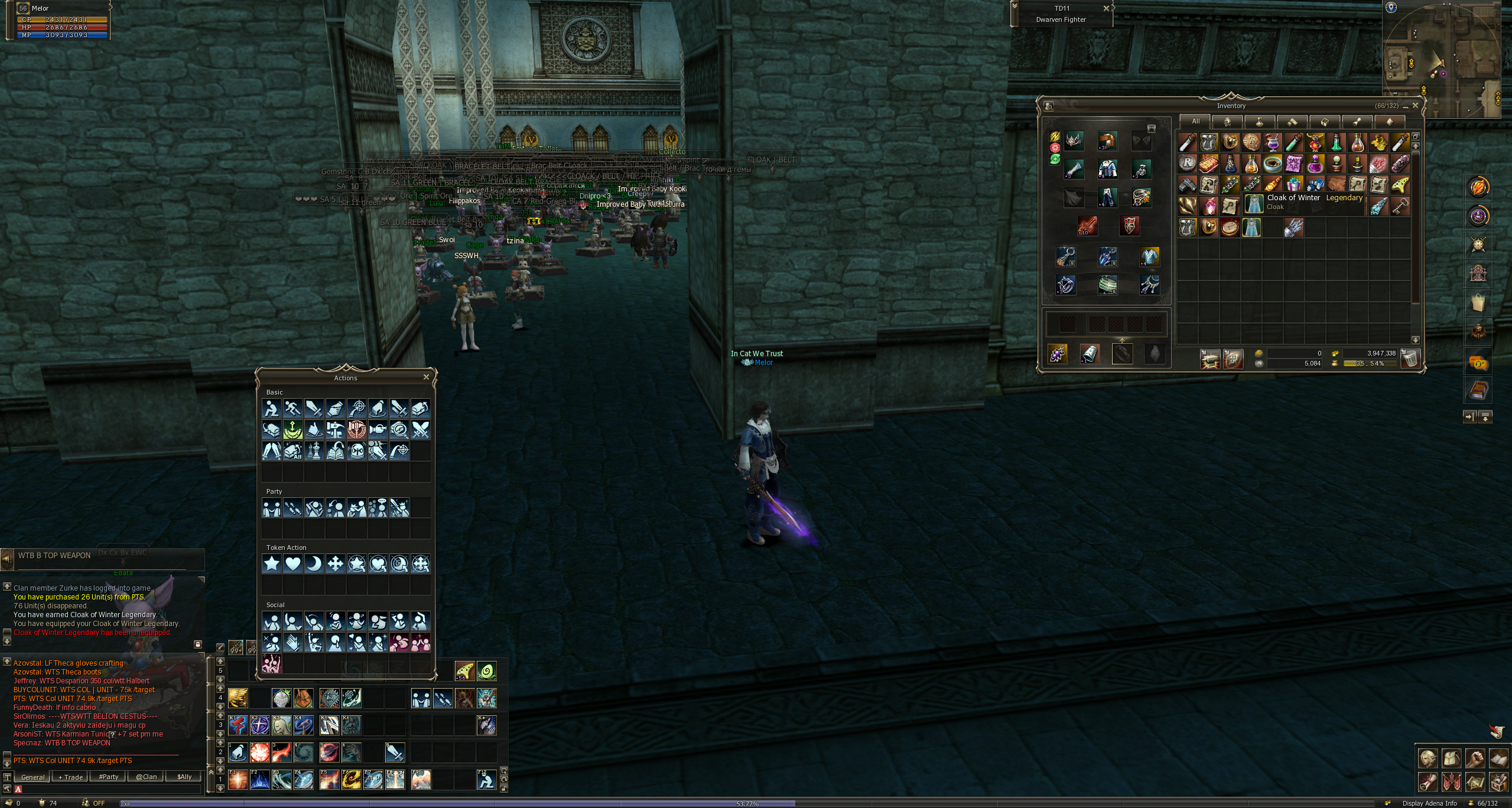Viewport: 1512px width, 808px height.
Task: Switch chat to the @Clan tab
Action: pos(147,777)
